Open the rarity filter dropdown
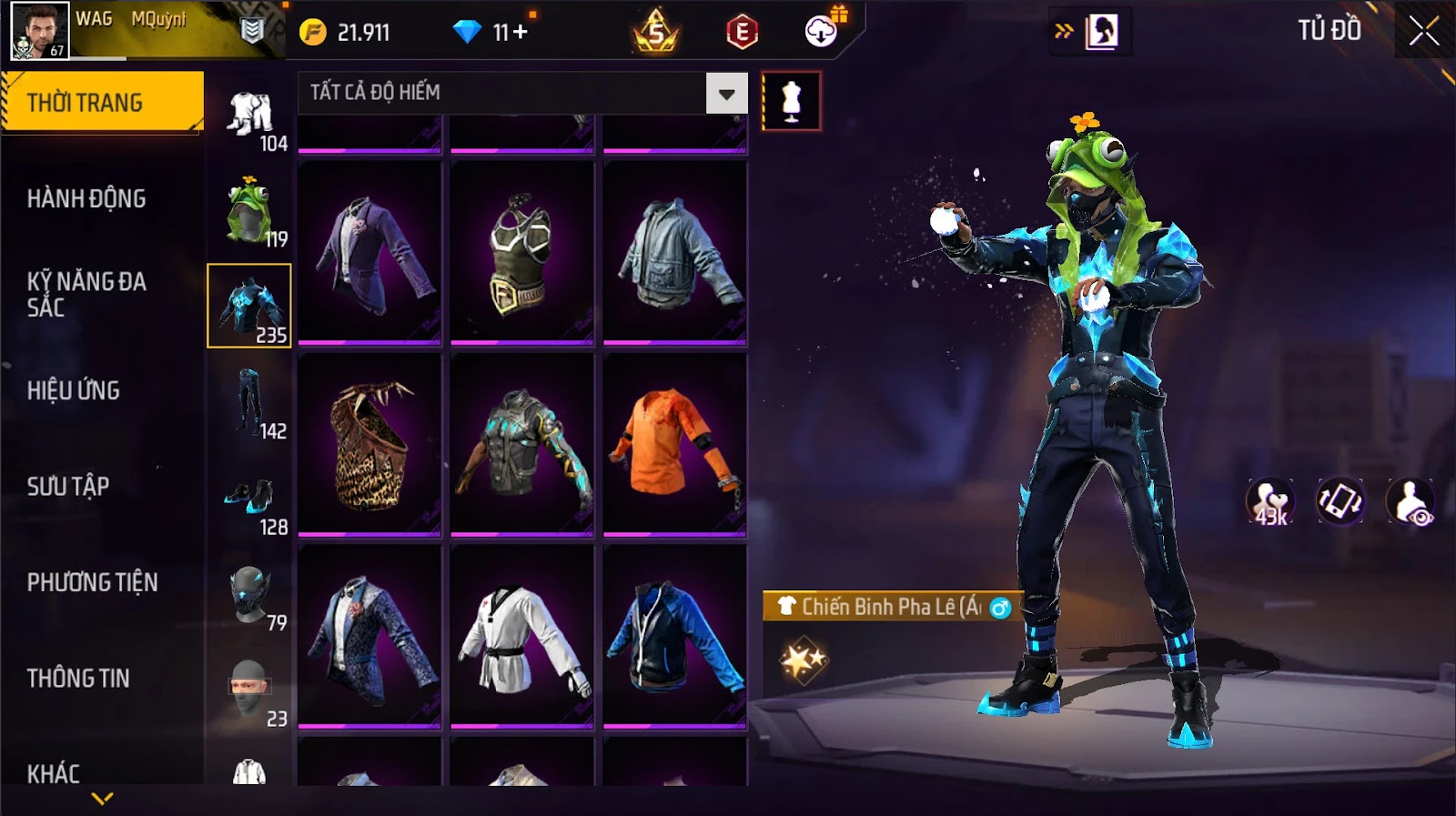The height and width of the screenshot is (816, 1456). pyautogui.click(x=726, y=93)
